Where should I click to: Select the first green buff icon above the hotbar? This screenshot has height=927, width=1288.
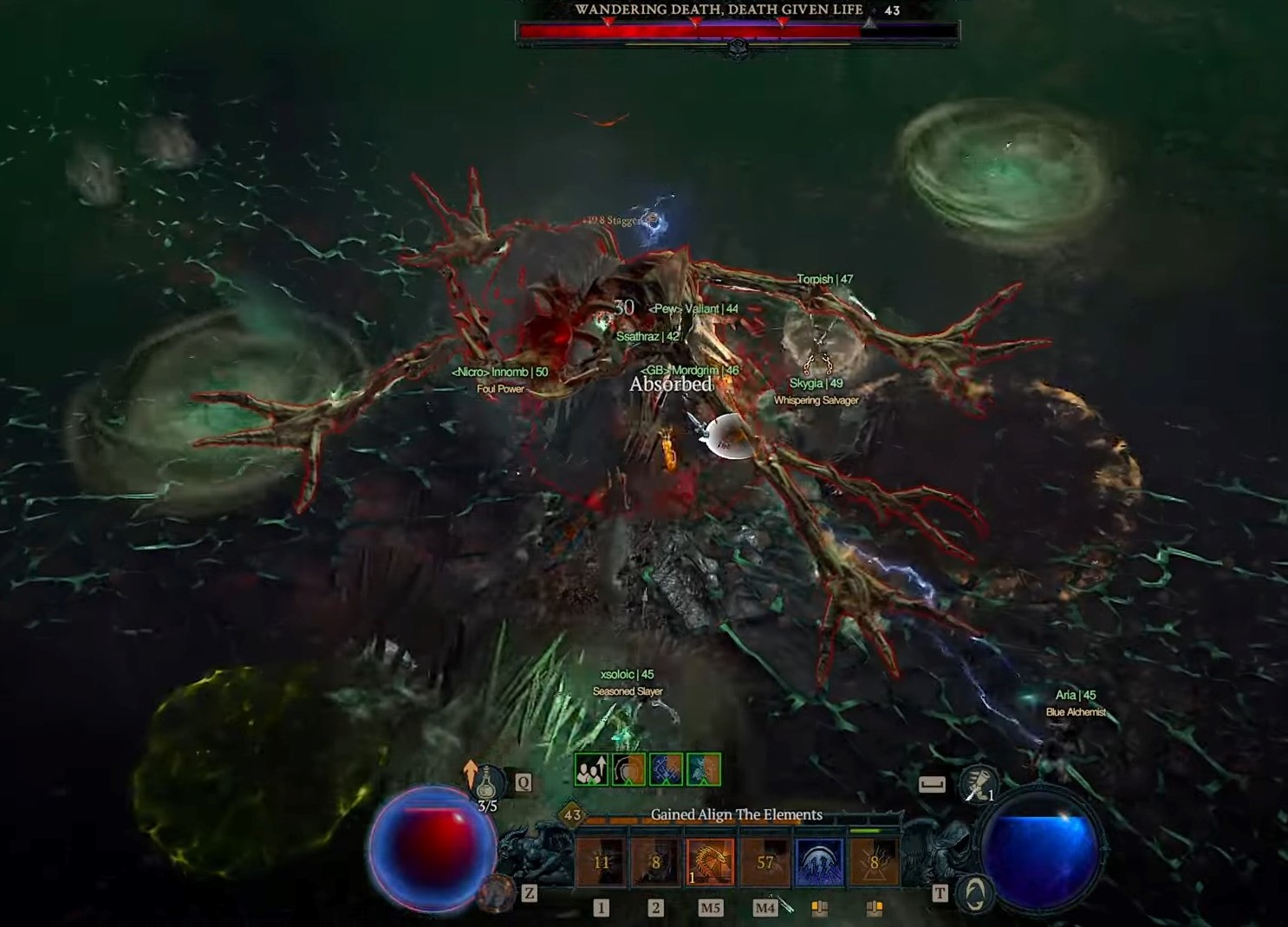(x=592, y=770)
